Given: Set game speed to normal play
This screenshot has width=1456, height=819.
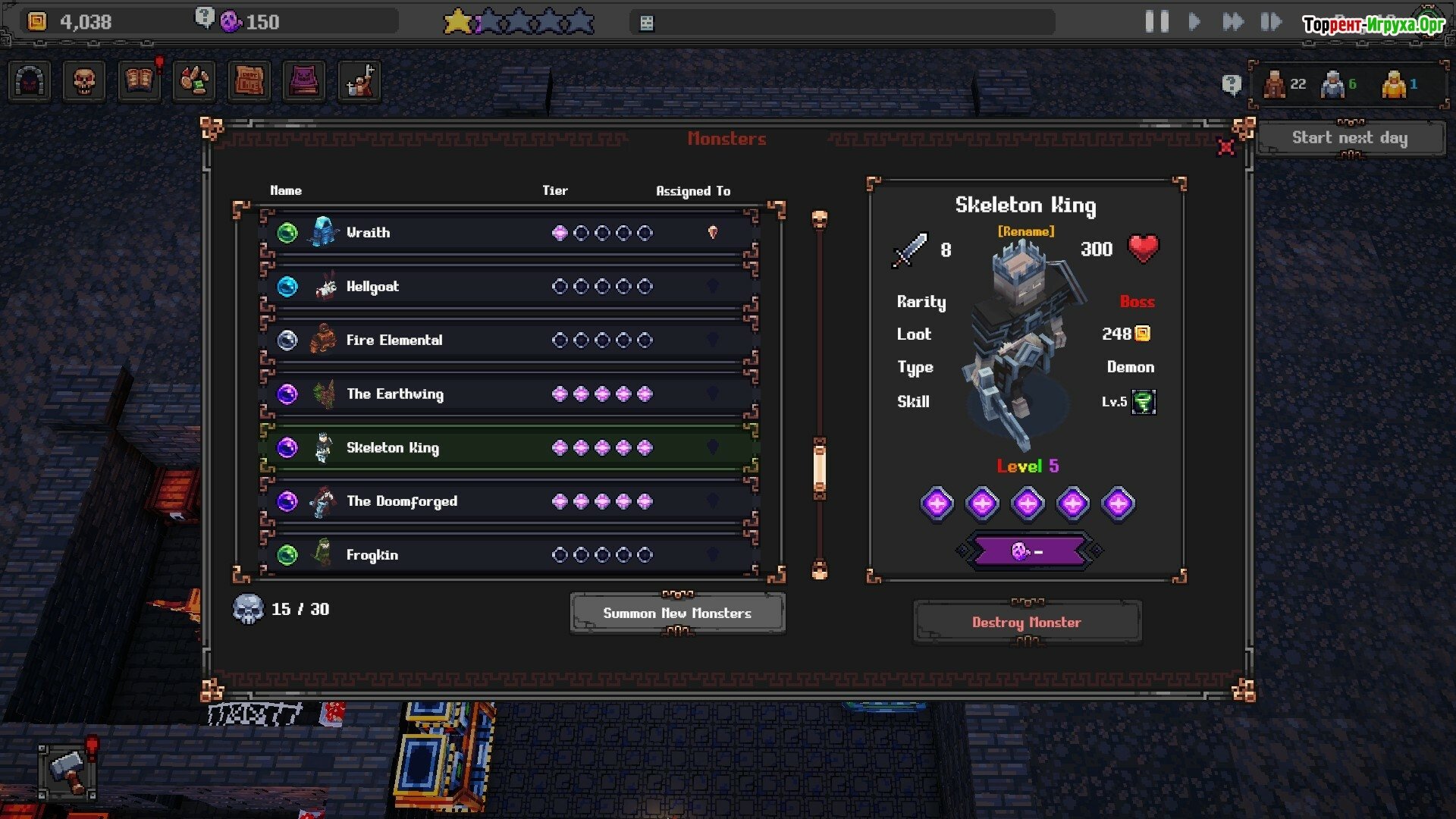Looking at the screenshot, I should point(1194,22).
